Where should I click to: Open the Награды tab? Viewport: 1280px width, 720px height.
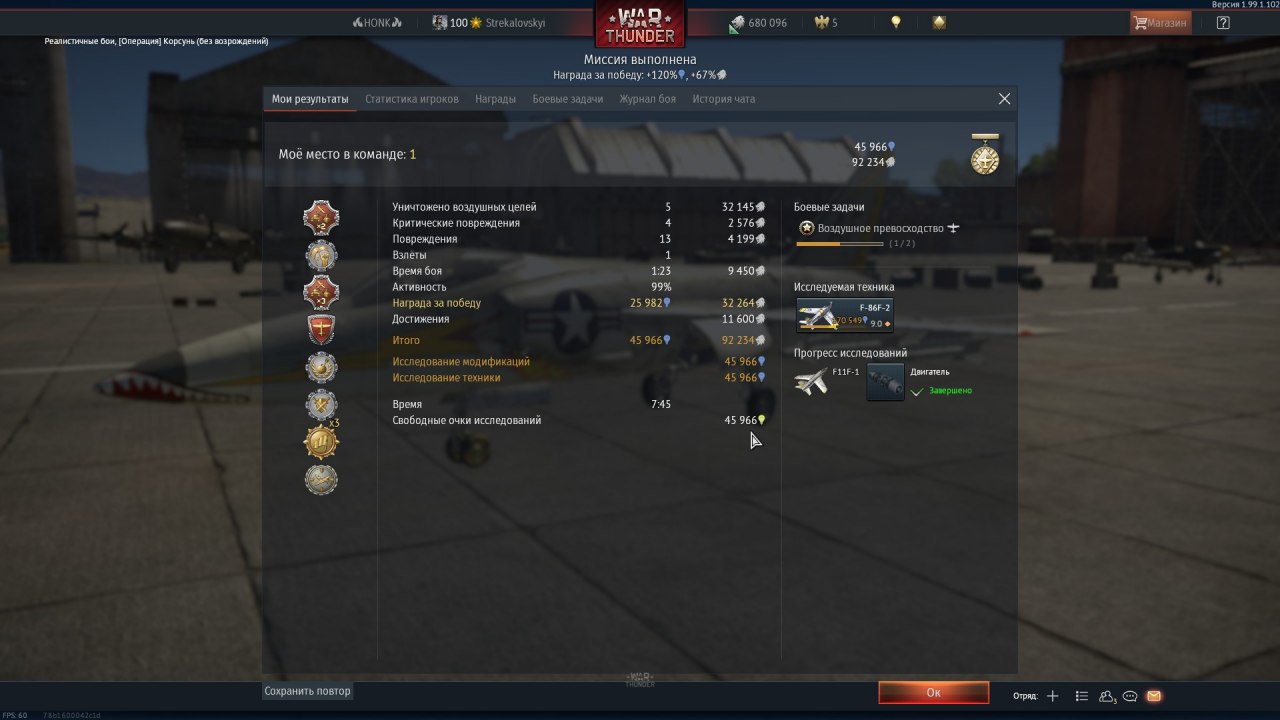[495, 99]
